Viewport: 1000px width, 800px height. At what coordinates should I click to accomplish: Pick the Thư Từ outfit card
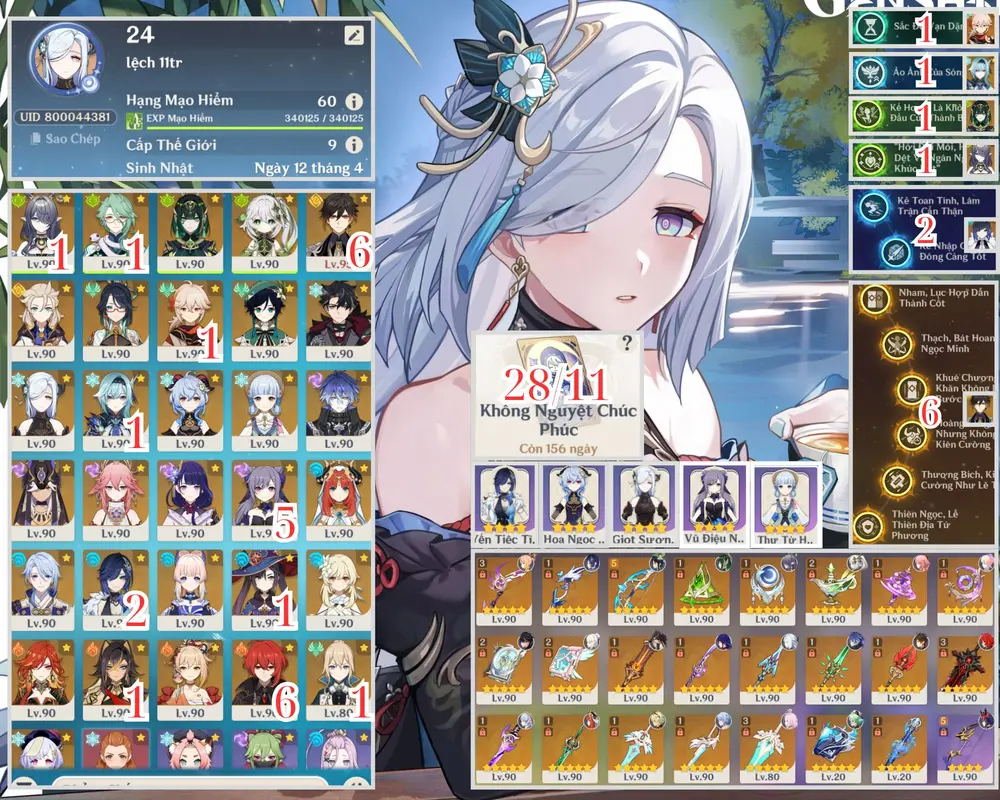pos(784,504)
